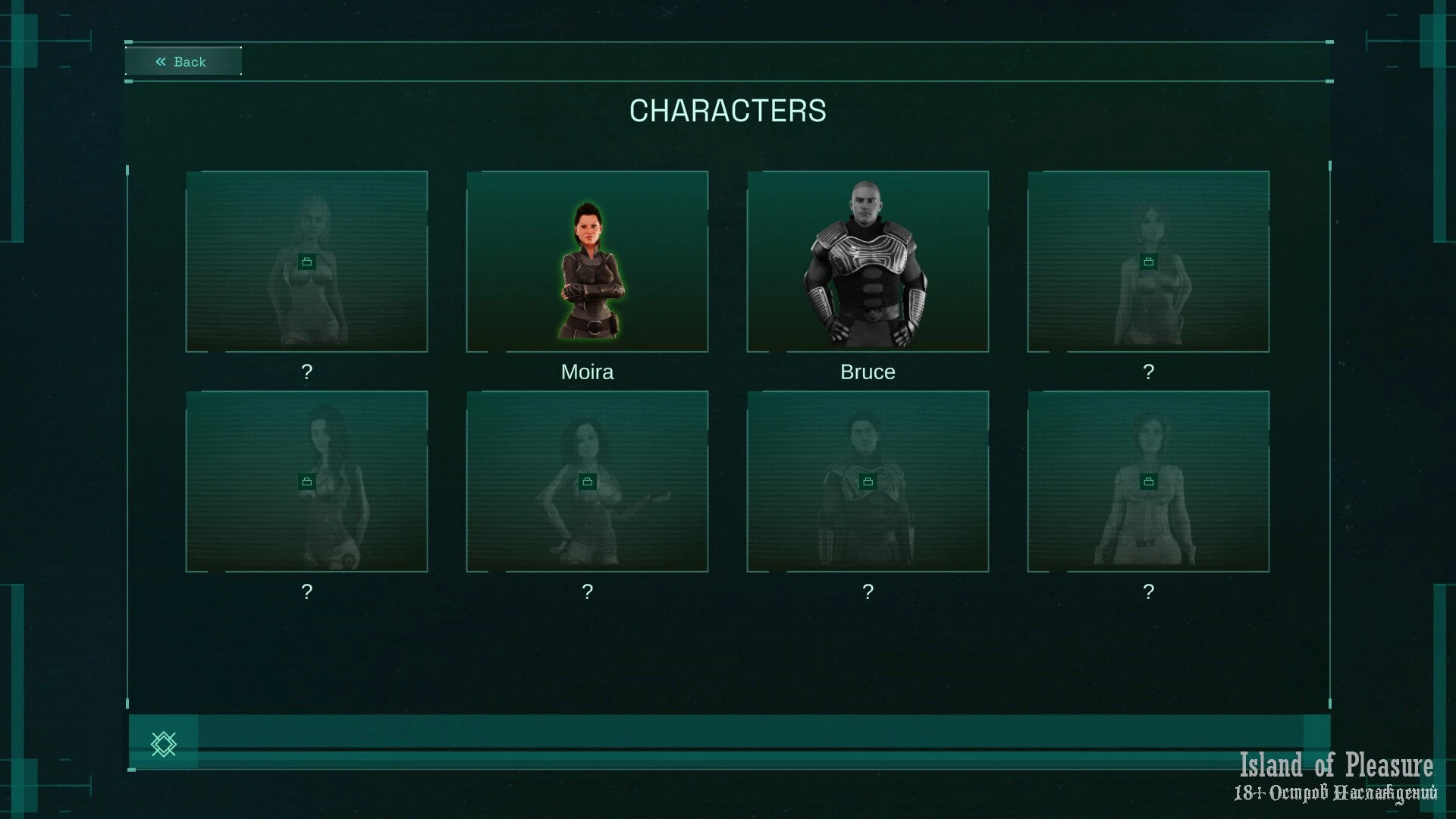This screenshot has height=819, width=1456.
Task: Select the Moira character tile
Action: pyautogui.click(x=587, y=262)
